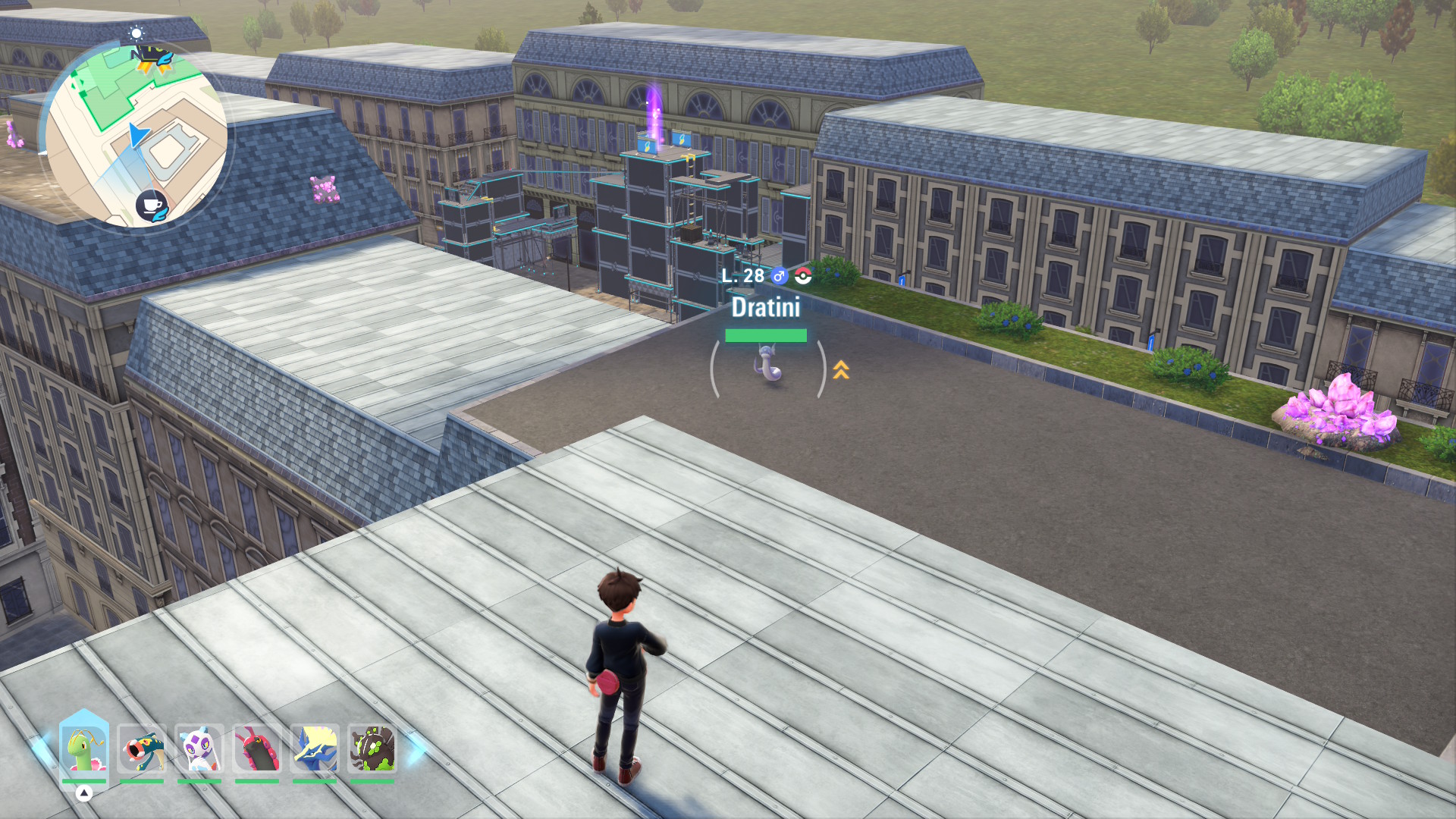The image size is (1456, 819).
Task: Choose Zygarde in the party lineup
Action: [x=372, y=749]
